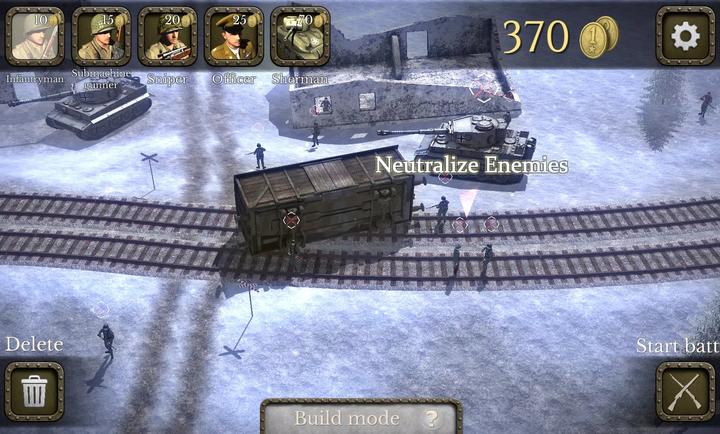Select the Infantryman unit card

34,36
